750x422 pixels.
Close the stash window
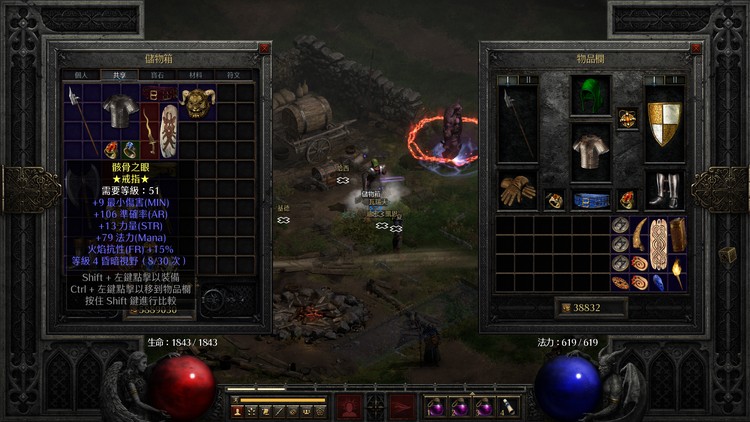click(x=264, y=48)
